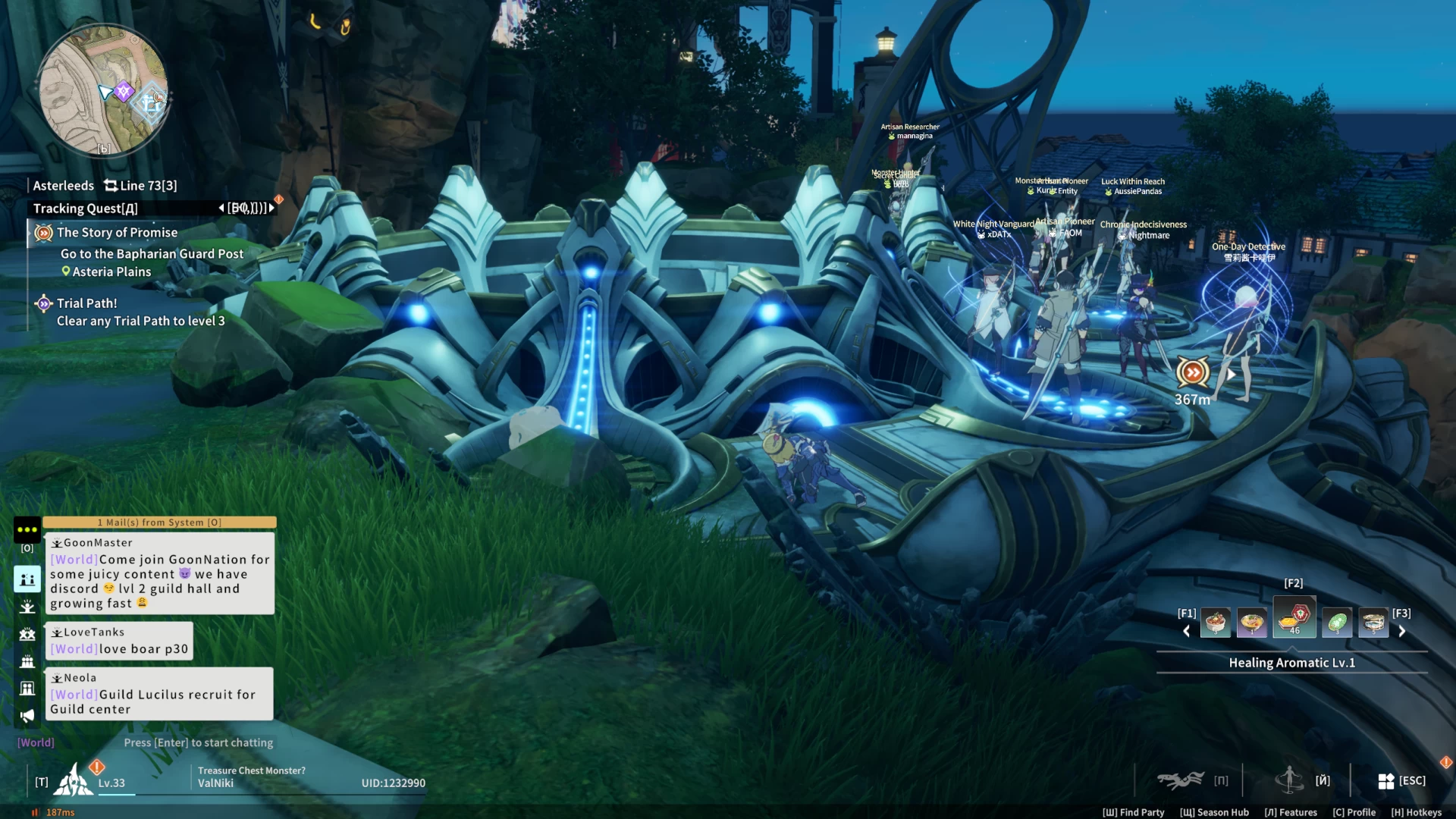Click the chat input field
Viewport: 1456px width, 819px height.
point(198,743)
